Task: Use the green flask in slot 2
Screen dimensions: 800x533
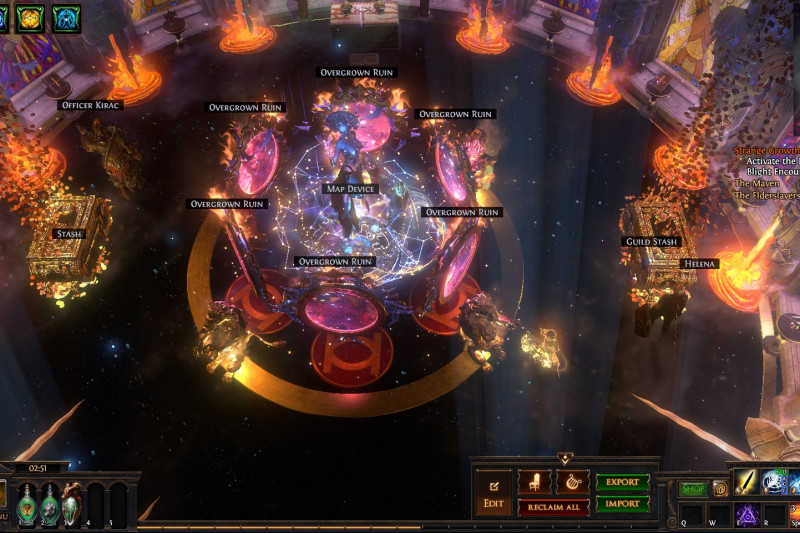Action: click(49, 504)
